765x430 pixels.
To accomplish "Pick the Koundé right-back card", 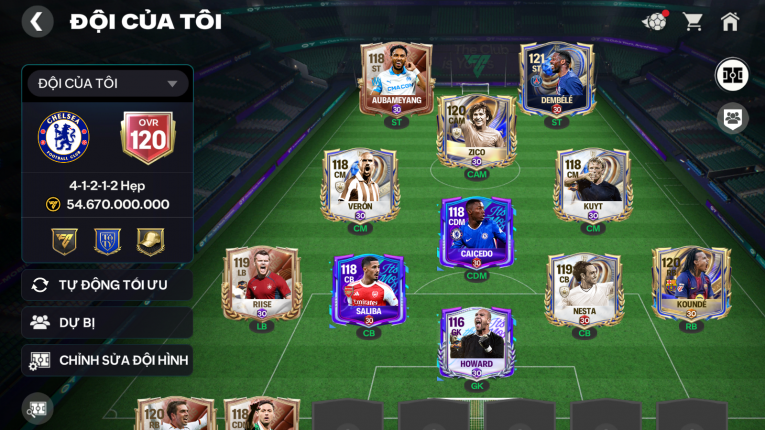I will 691,284.
